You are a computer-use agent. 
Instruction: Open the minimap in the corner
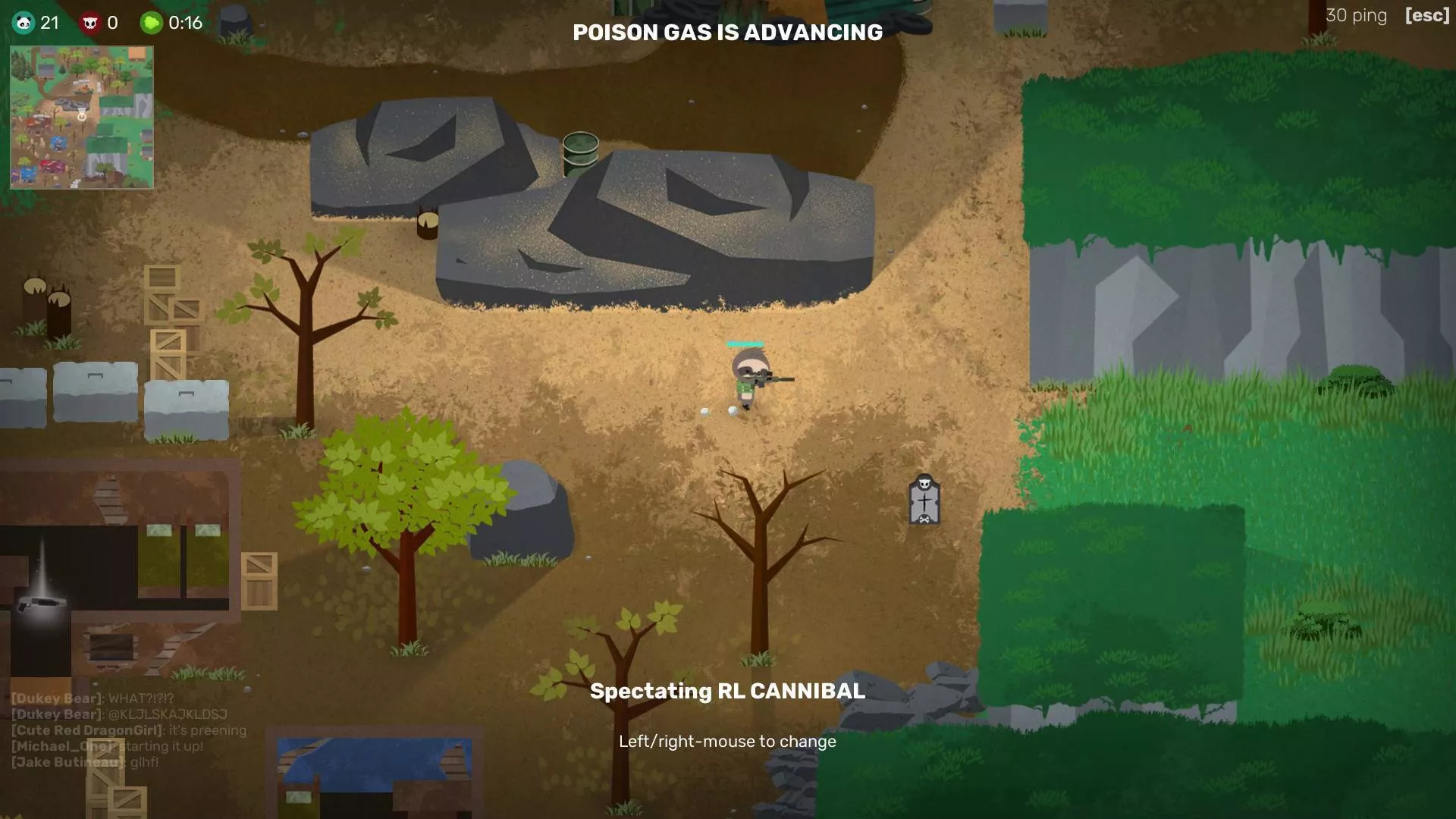coord(82,118)
